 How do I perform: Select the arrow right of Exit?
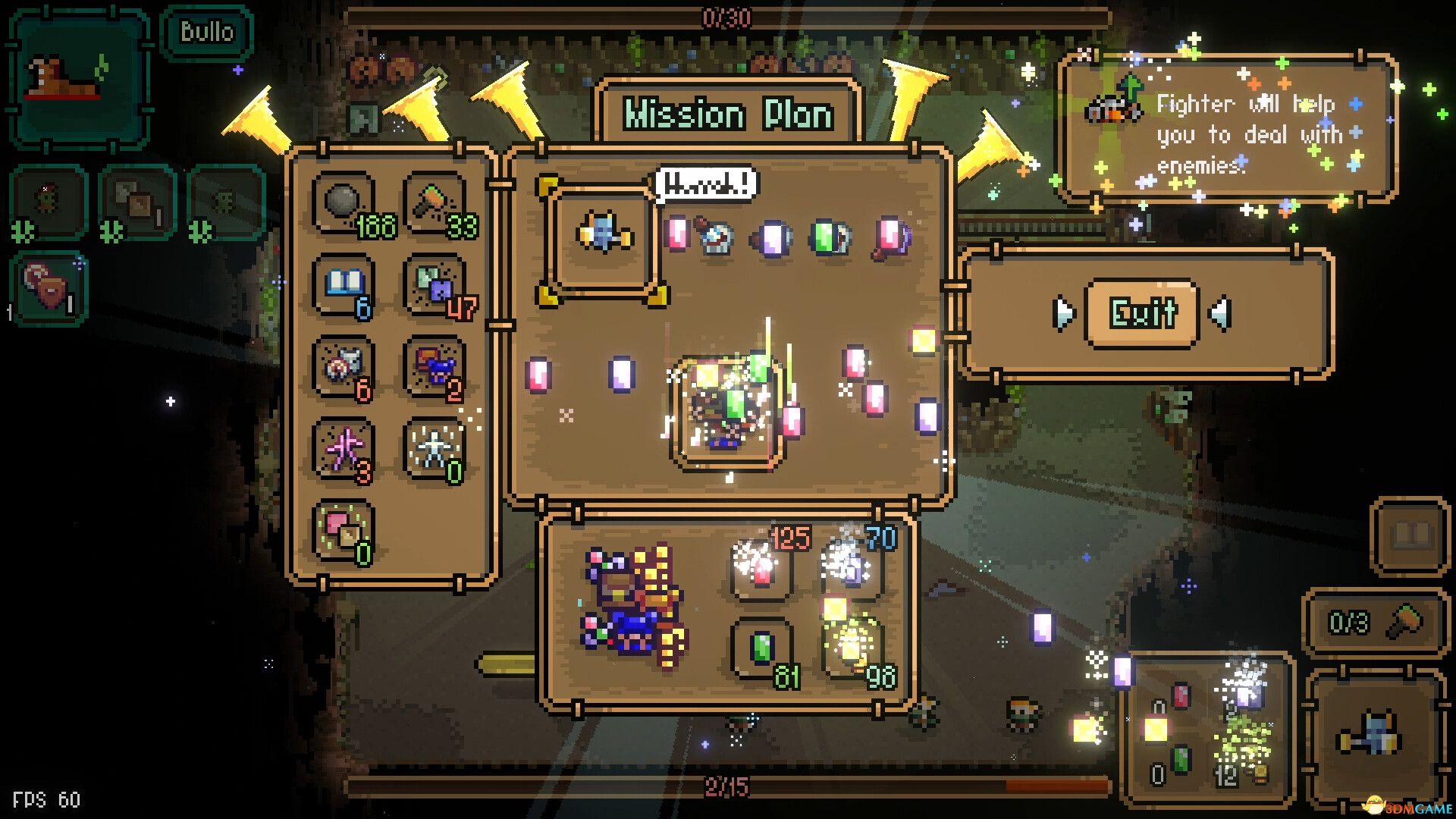pyautogui.click(x=1220, y=313)
